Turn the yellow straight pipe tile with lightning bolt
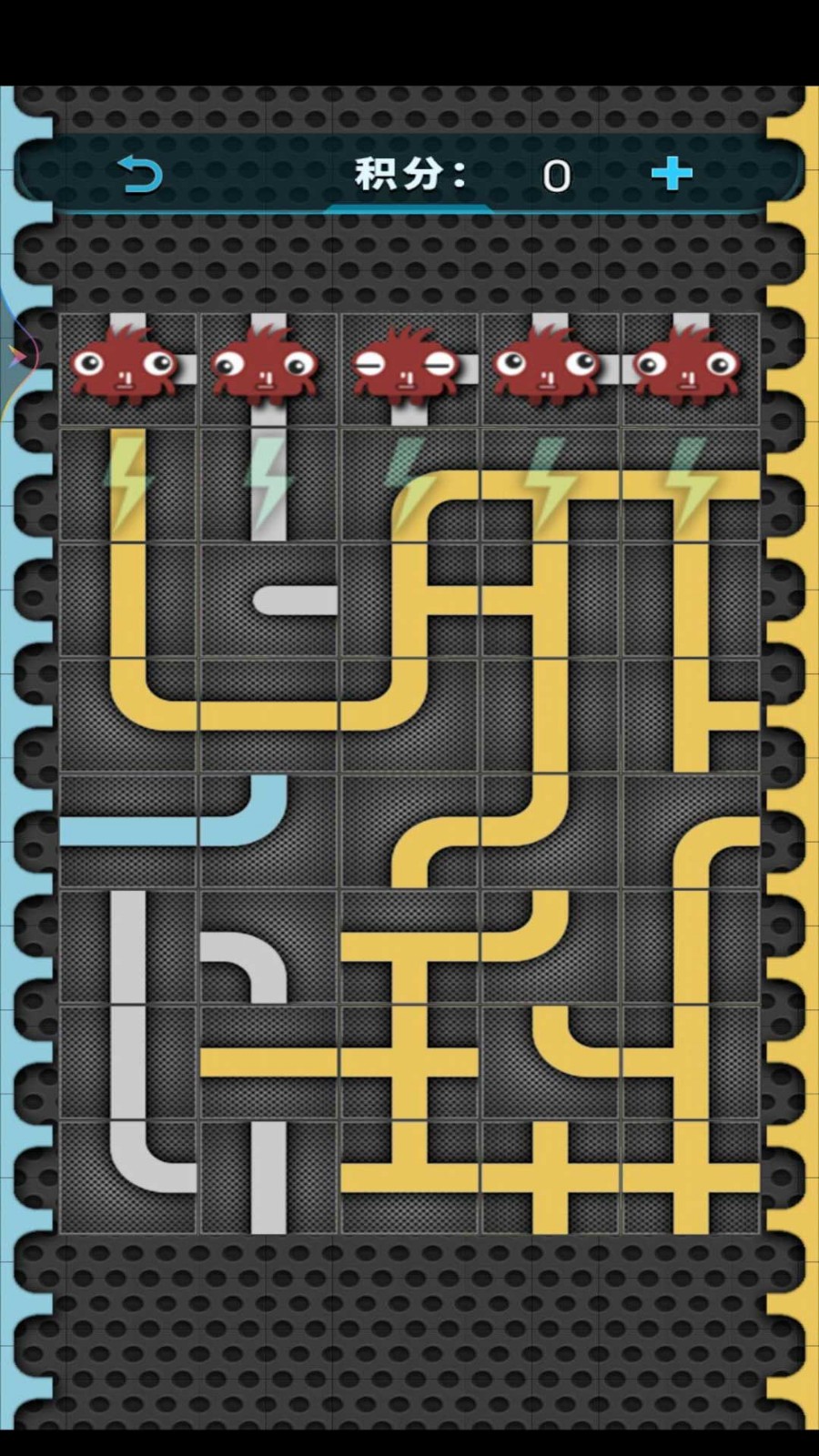This screenshot has height=1456, width=819. point(128,485)
